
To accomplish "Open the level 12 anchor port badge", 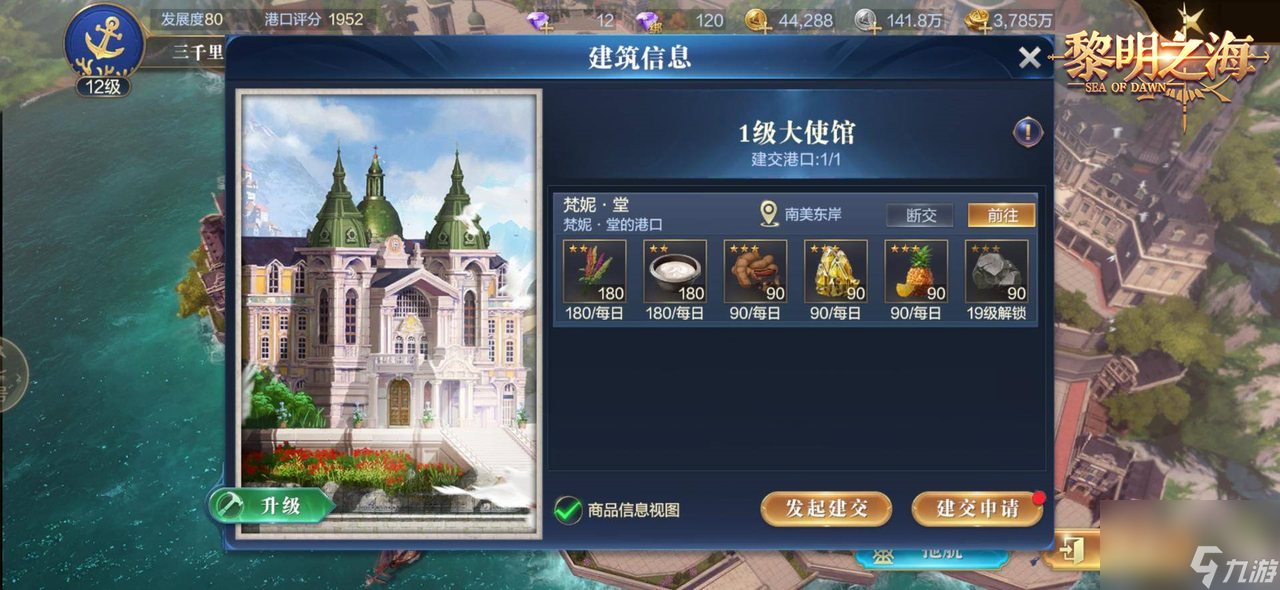I will click(x=103, y=48).
